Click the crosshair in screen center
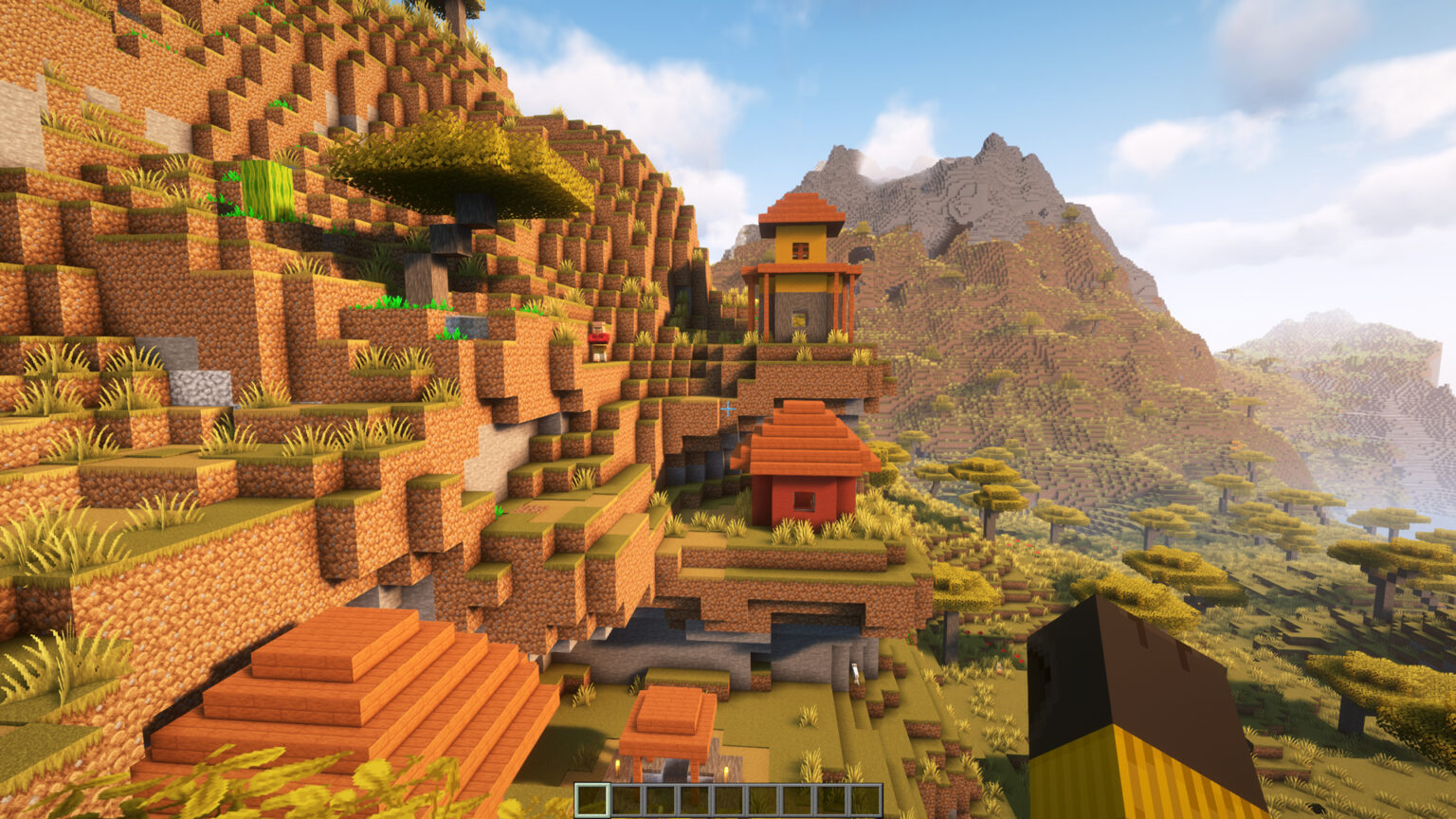The image size is (1456, 819). point(726,409)
